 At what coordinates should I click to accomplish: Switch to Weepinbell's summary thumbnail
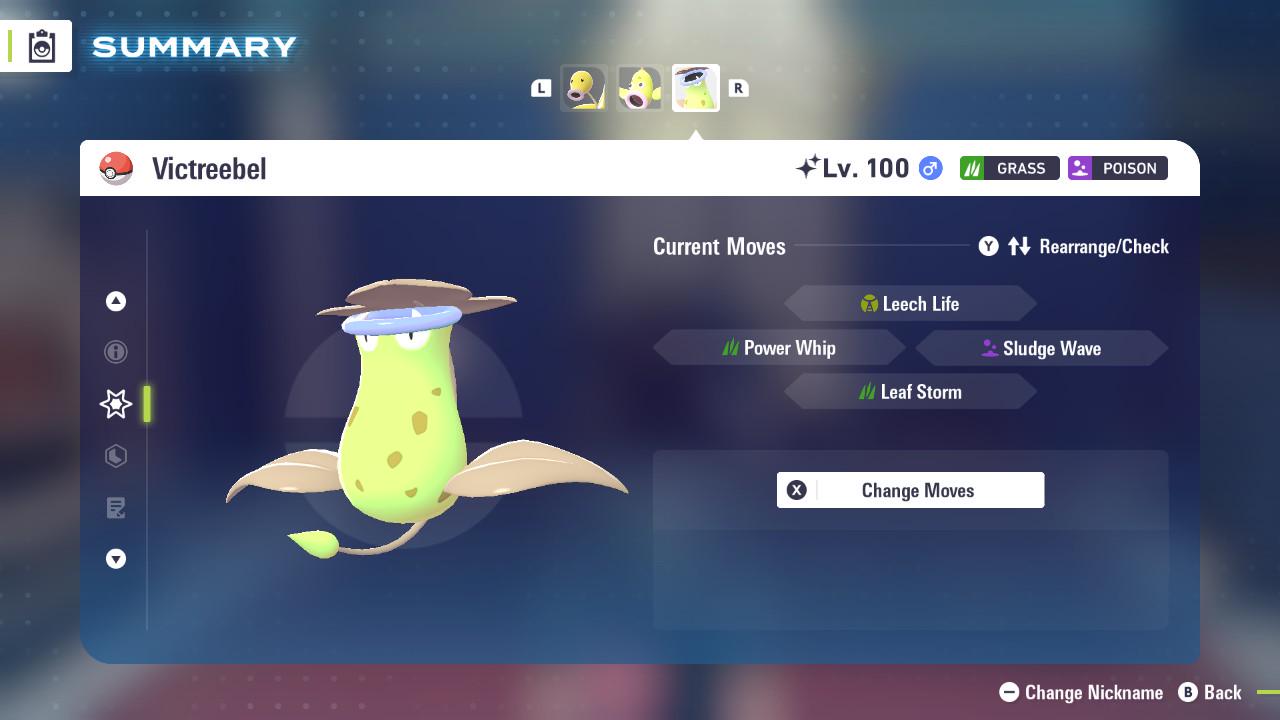tap(639, 87)
